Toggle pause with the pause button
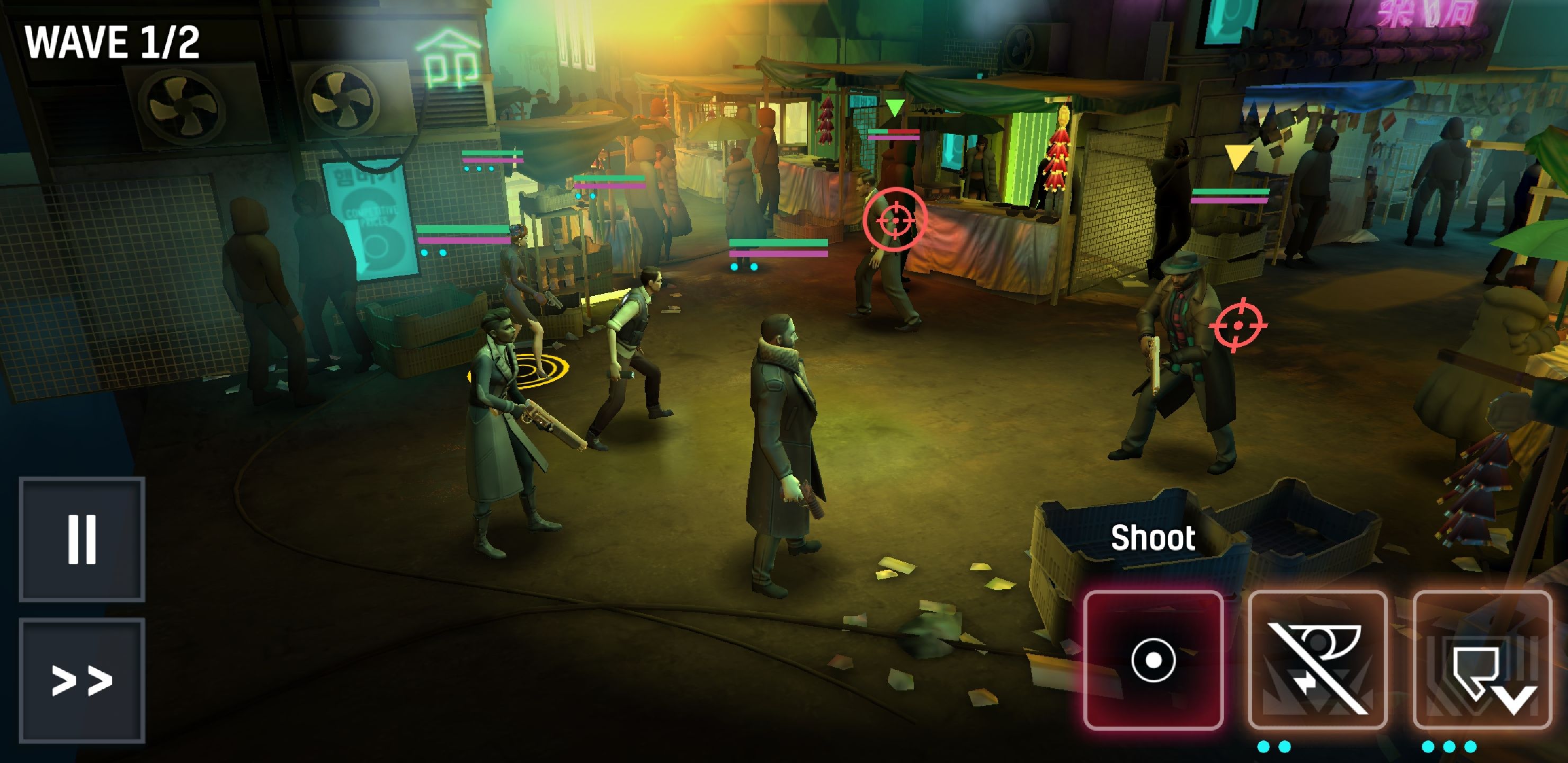Image resolution: width=1568 pixels, height=763 pixels. point(82,539)
